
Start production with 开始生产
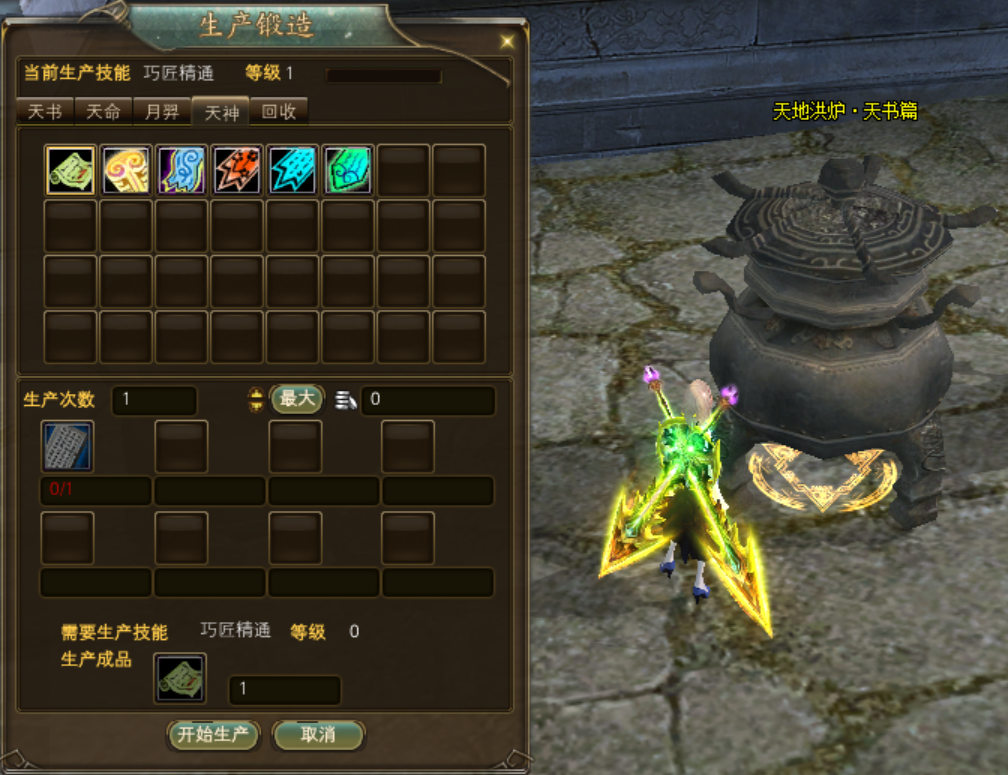click(213, 735)
